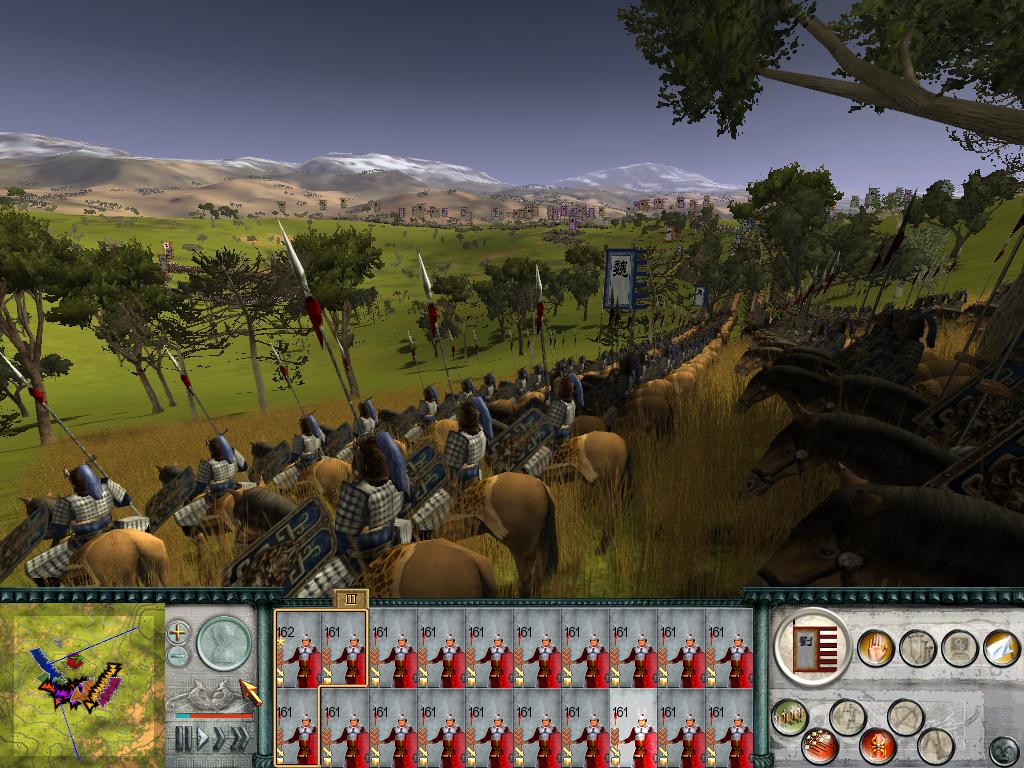
Task: Zoom out the minimap with minus button
Action: coord(178,656)
